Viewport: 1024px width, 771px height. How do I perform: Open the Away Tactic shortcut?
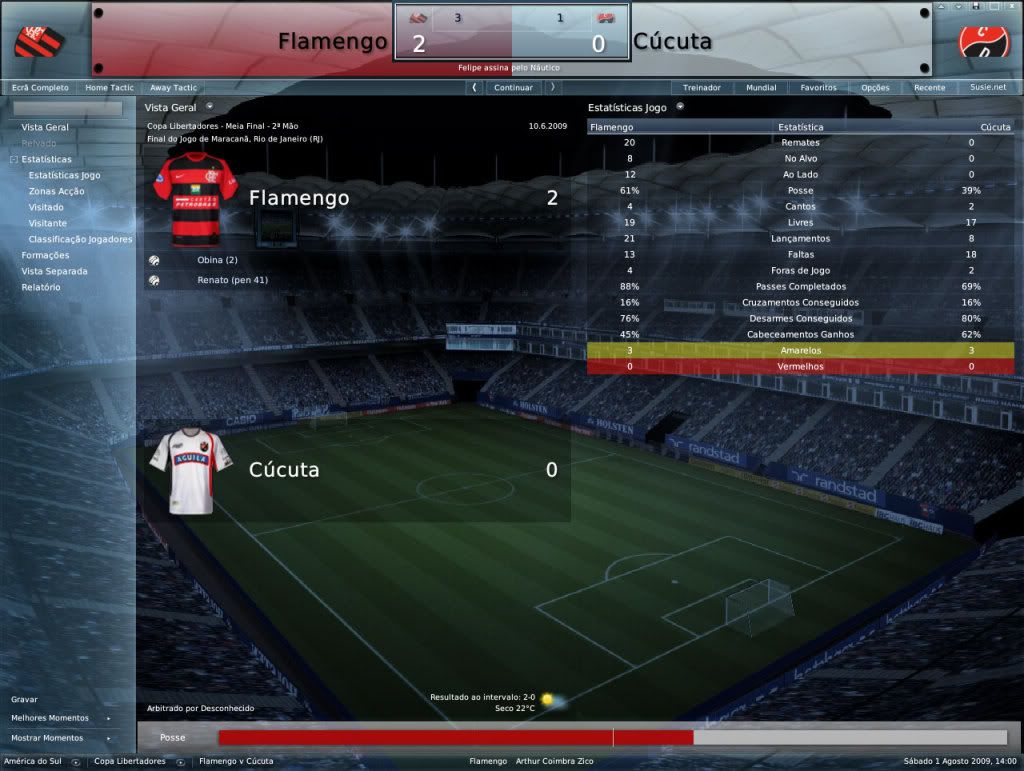(x=173, y=88)
